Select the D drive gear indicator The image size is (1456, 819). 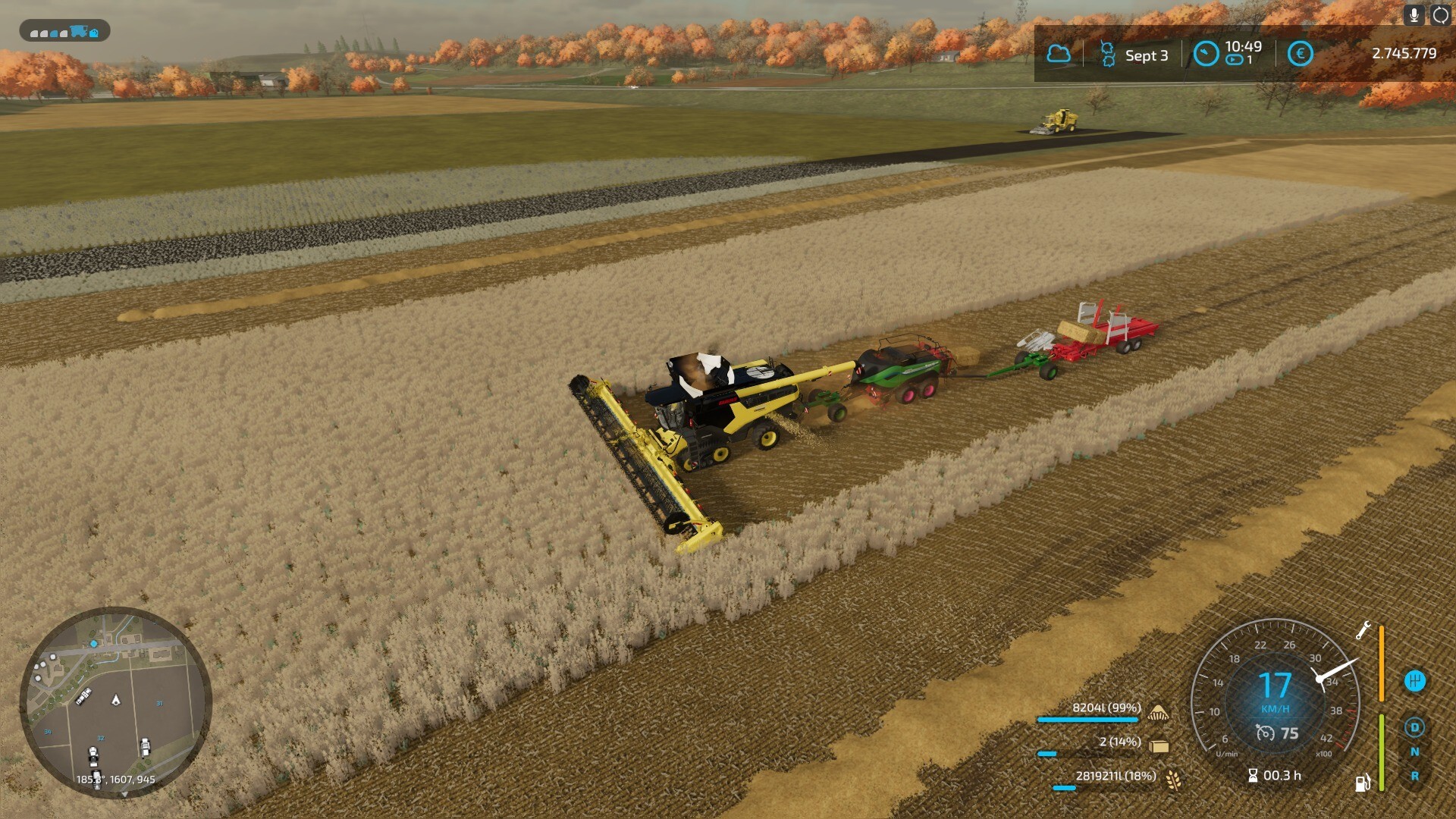pos(1414,728)
